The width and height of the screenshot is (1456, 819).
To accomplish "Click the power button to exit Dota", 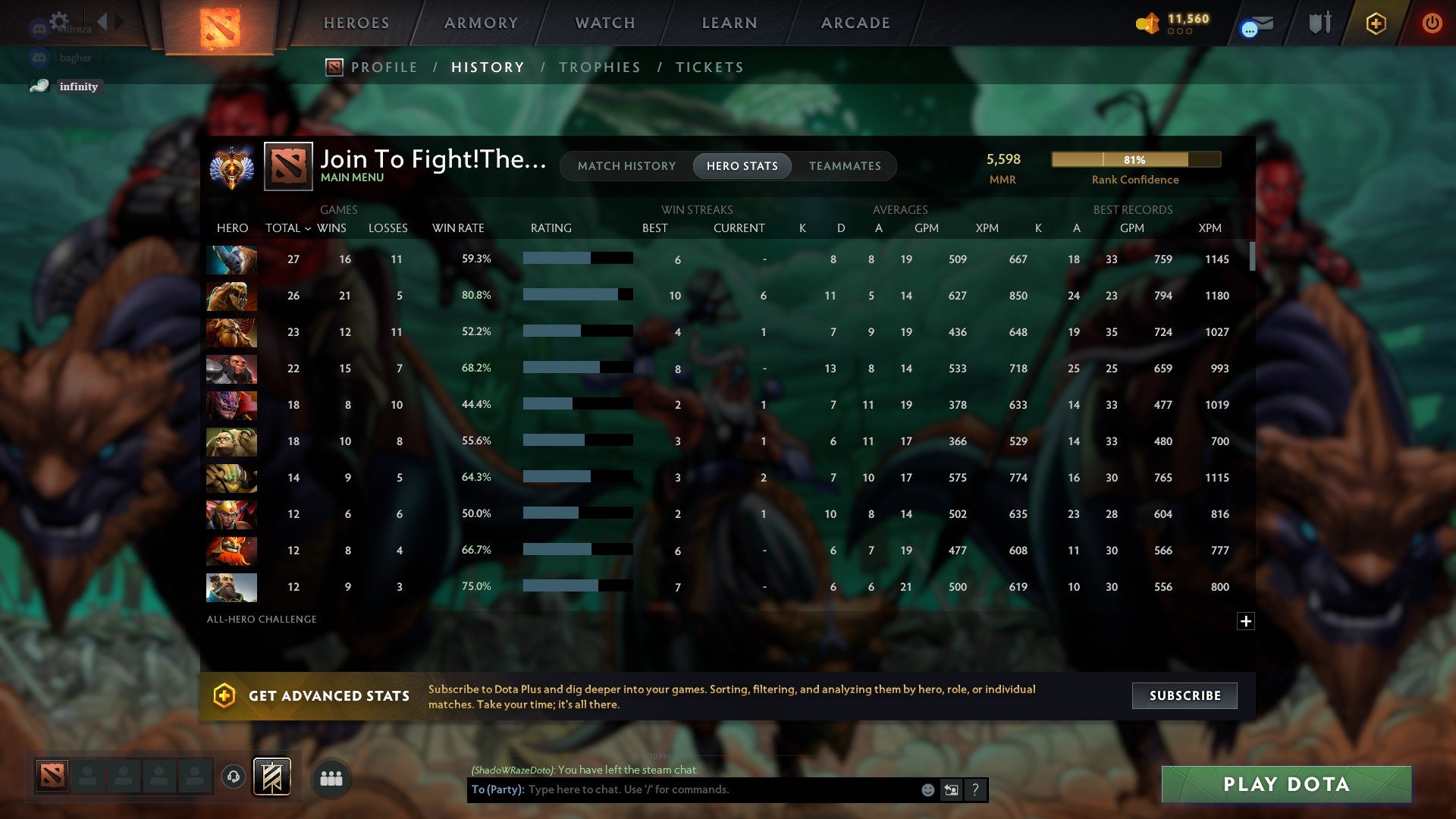I will tap(1432, 24).
